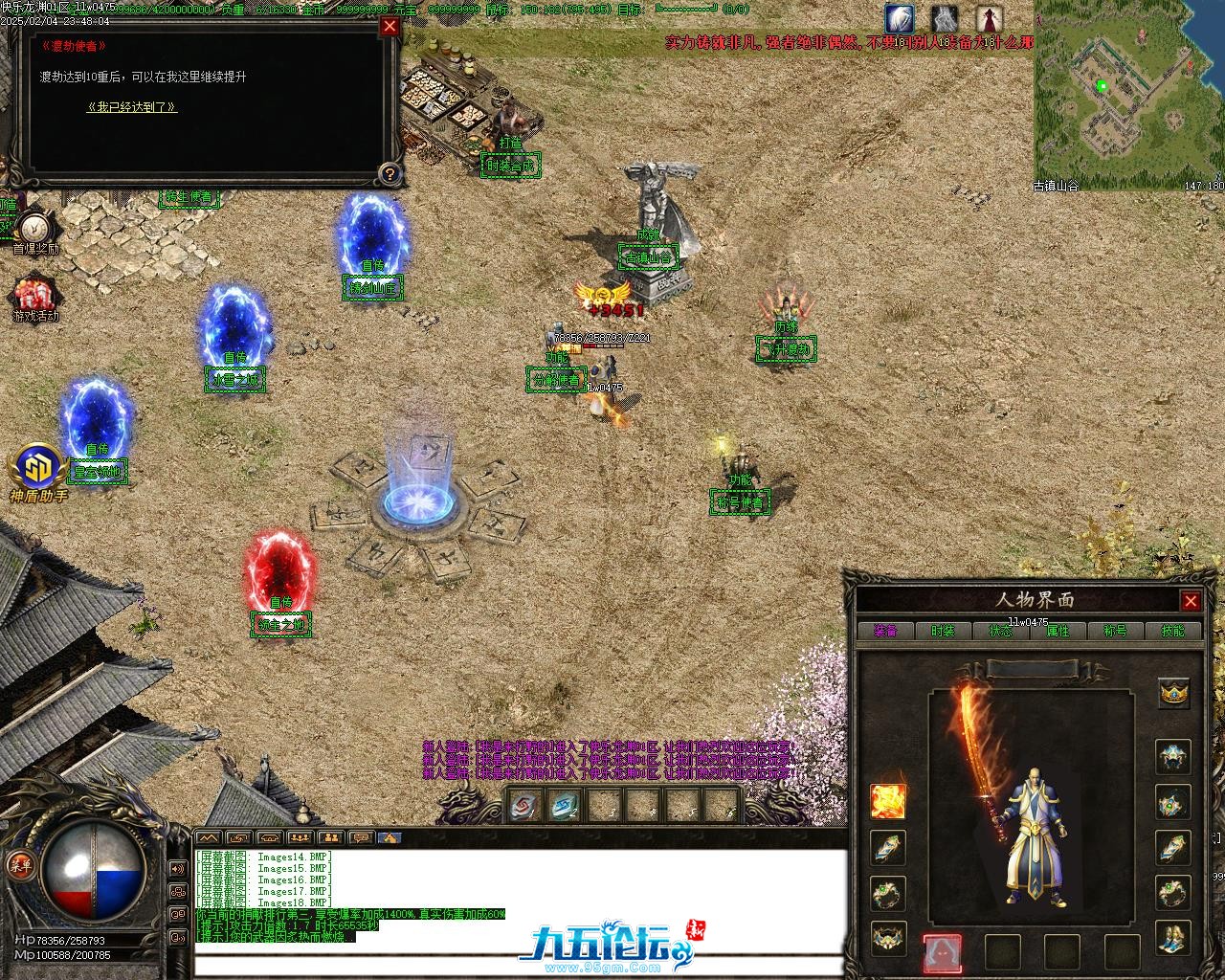Select the flaming weapon equipment slot

click(887, 801)
